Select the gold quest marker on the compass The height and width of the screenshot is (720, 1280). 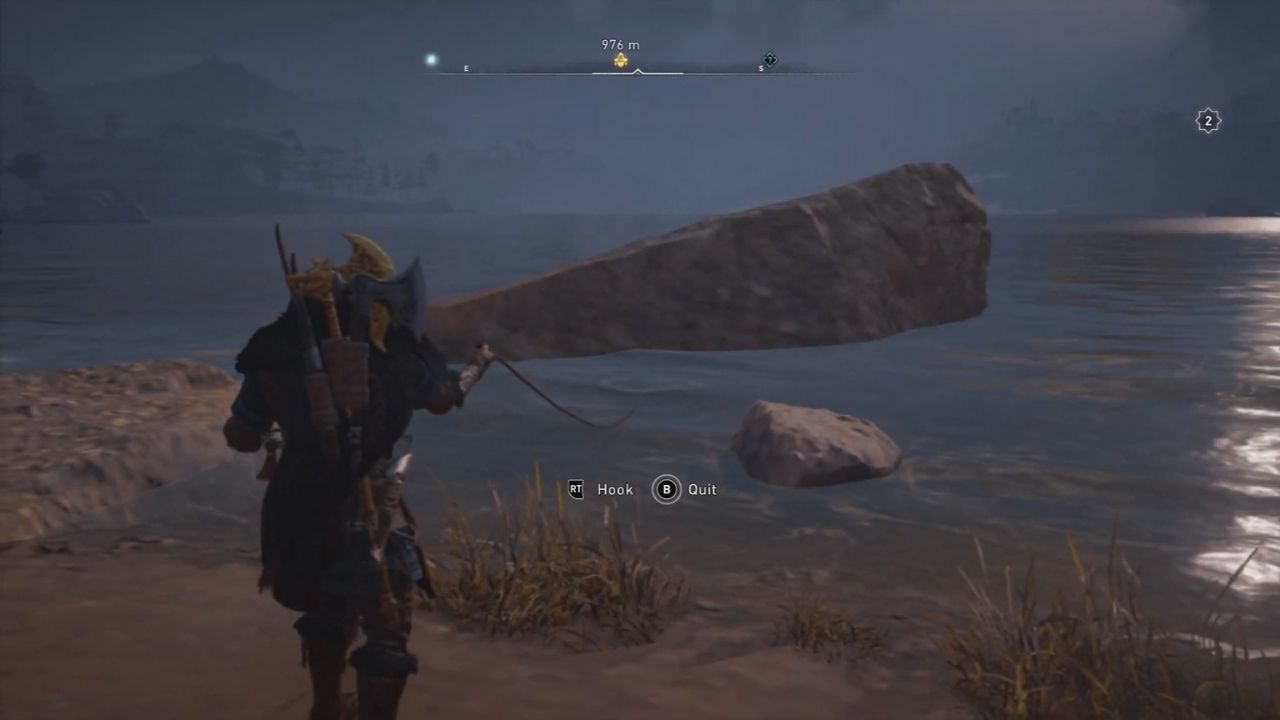click(x=621, y=61)
